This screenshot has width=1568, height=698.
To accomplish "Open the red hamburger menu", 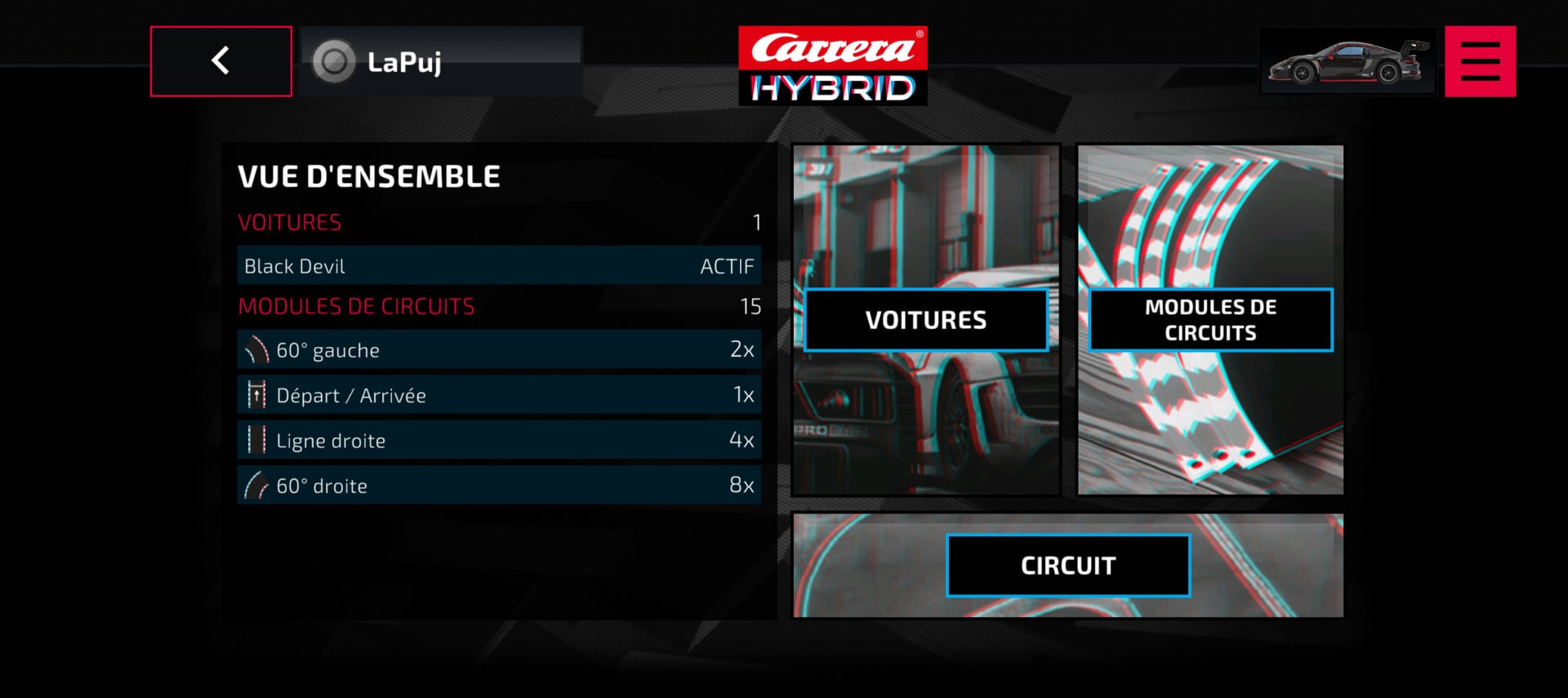I will 1480,61.
